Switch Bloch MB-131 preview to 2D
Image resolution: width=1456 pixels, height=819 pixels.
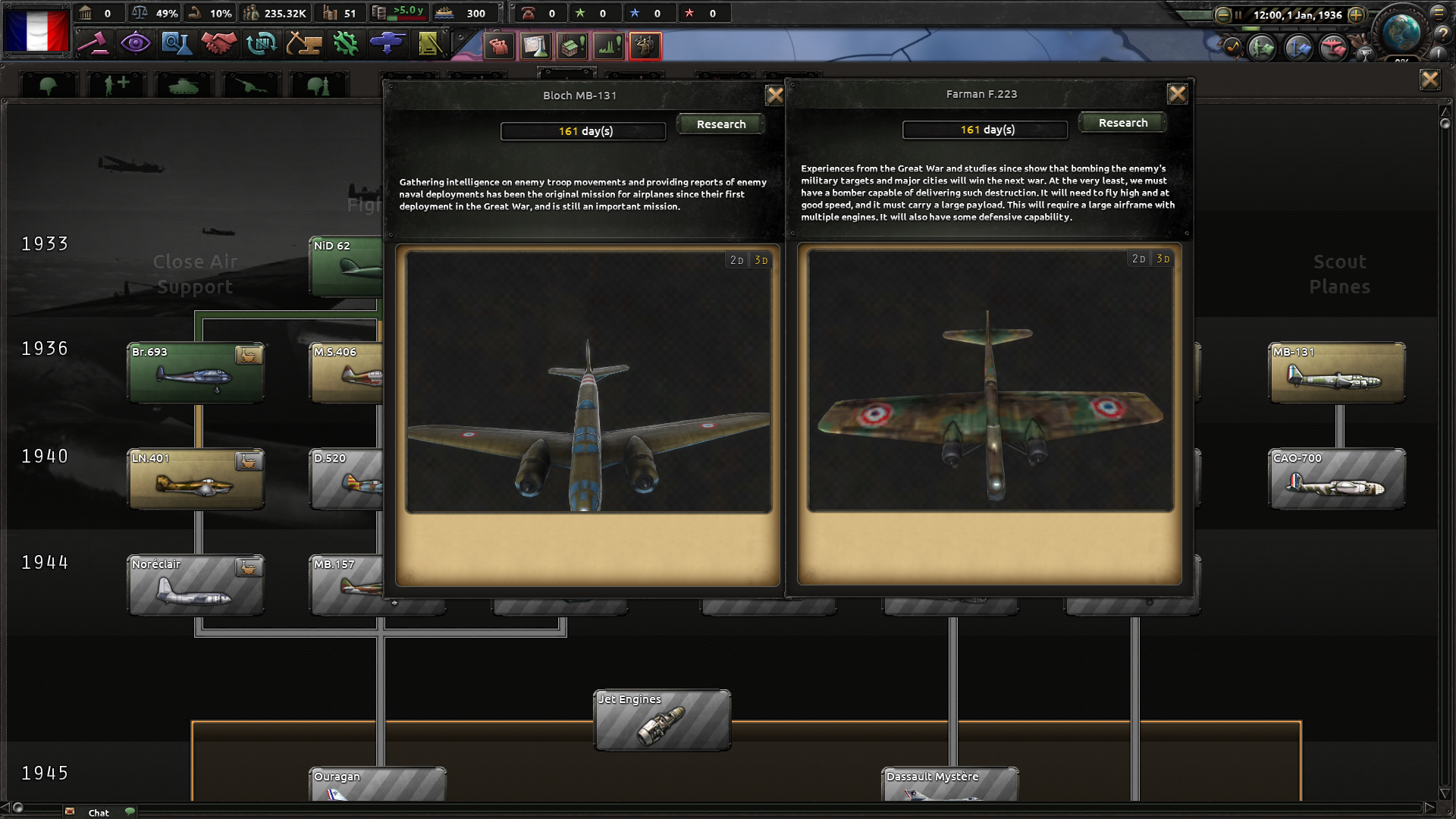pos(735,259)
